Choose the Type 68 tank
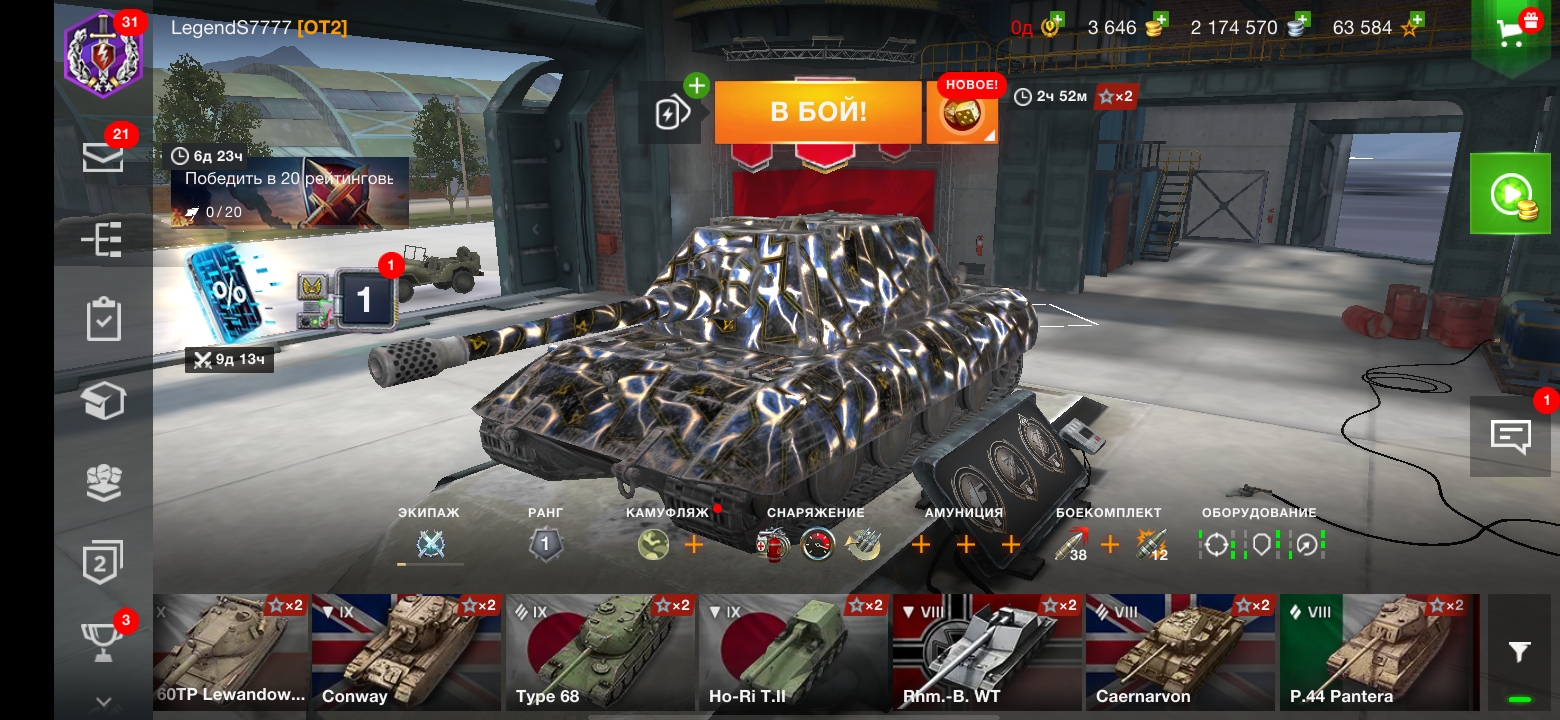This screenshot has height=720, width=1560. pos(601,652)
